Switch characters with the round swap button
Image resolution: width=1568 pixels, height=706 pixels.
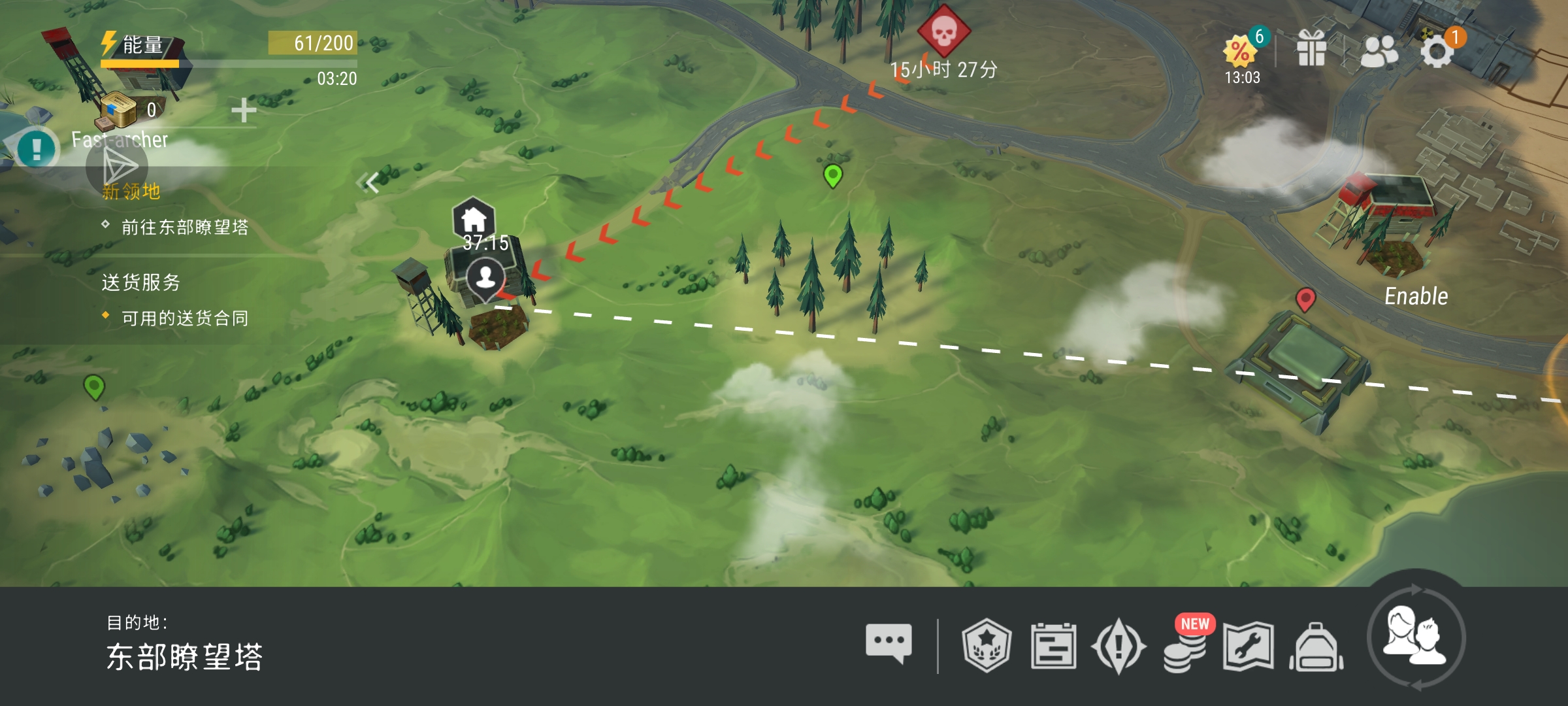tap(1416, 637)
